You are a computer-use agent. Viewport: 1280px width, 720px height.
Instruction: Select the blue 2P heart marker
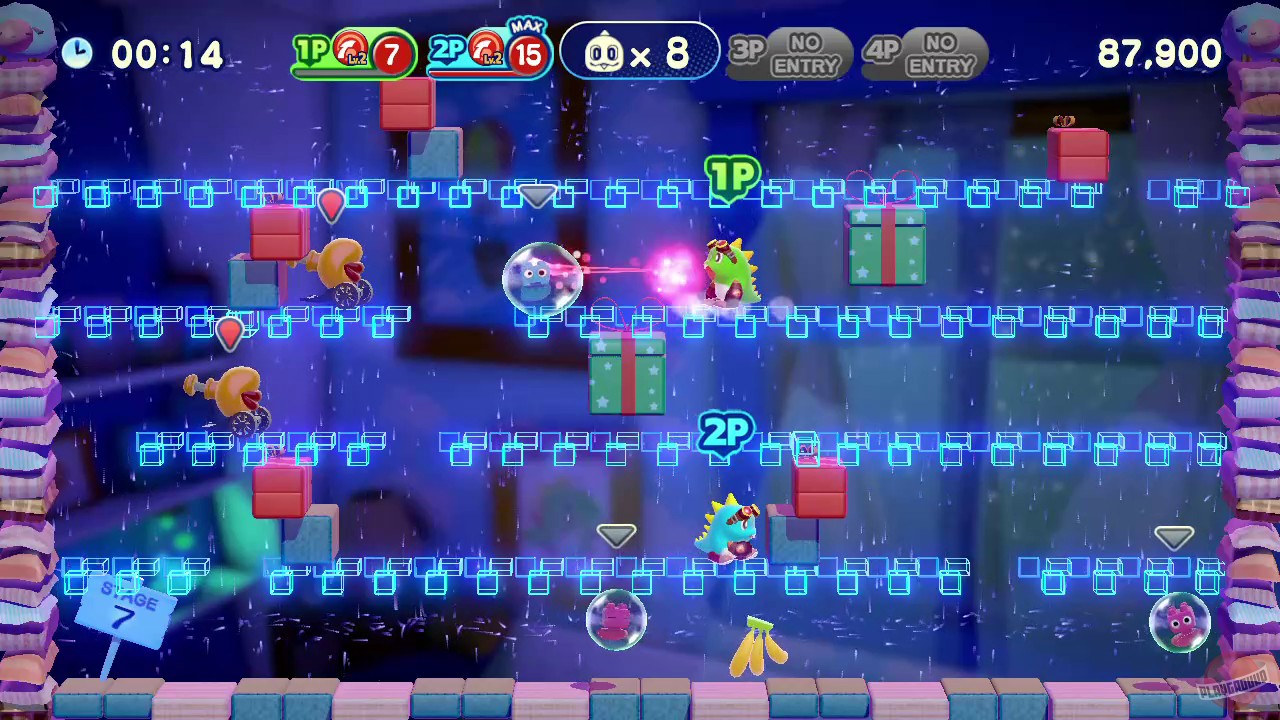pyautogui.click(x=725, y=433)
